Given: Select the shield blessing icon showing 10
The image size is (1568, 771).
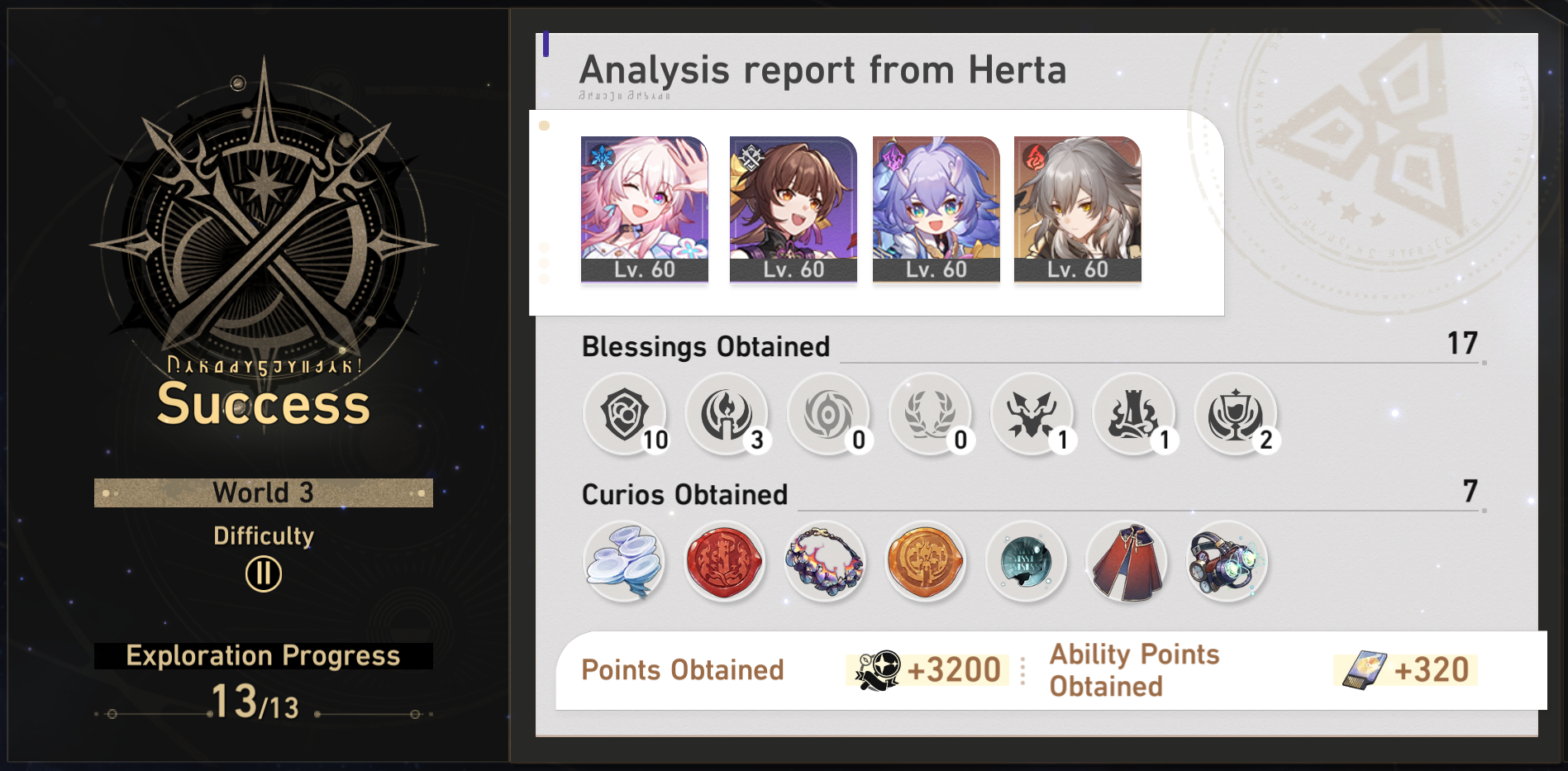Looking at the screenshot, I should tap(626, 415).
